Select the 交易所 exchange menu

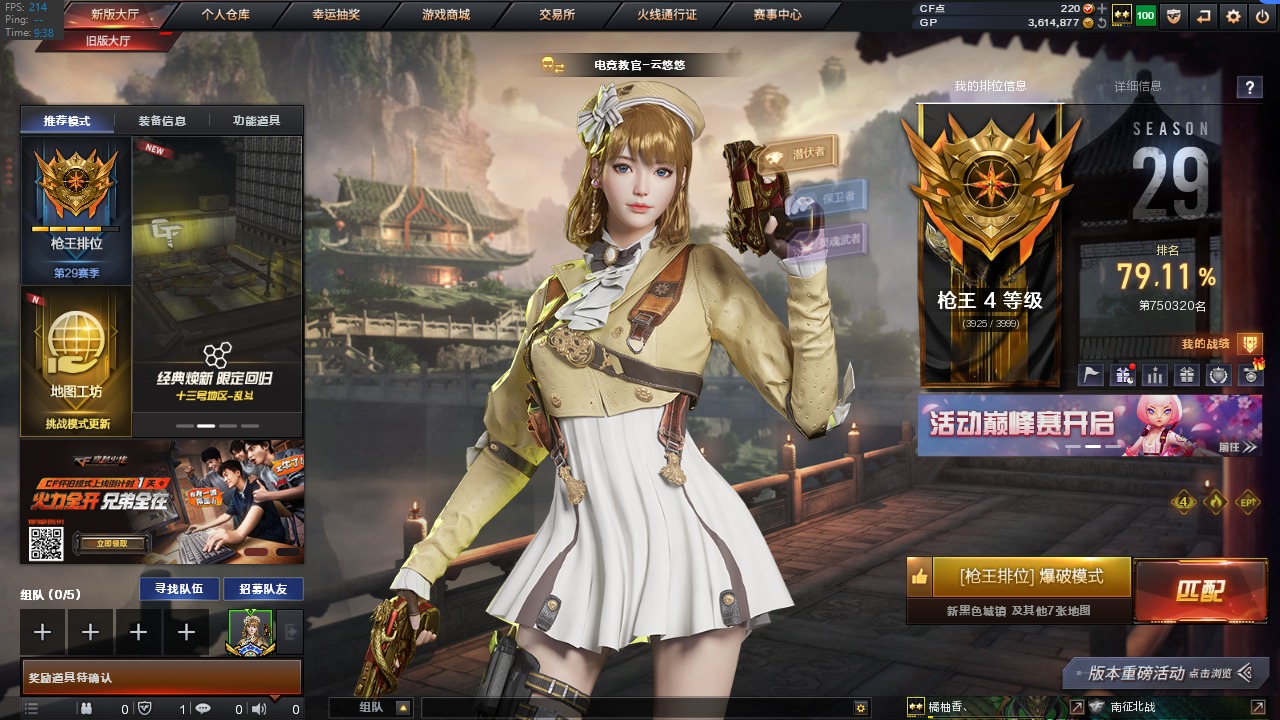[556, 15]
